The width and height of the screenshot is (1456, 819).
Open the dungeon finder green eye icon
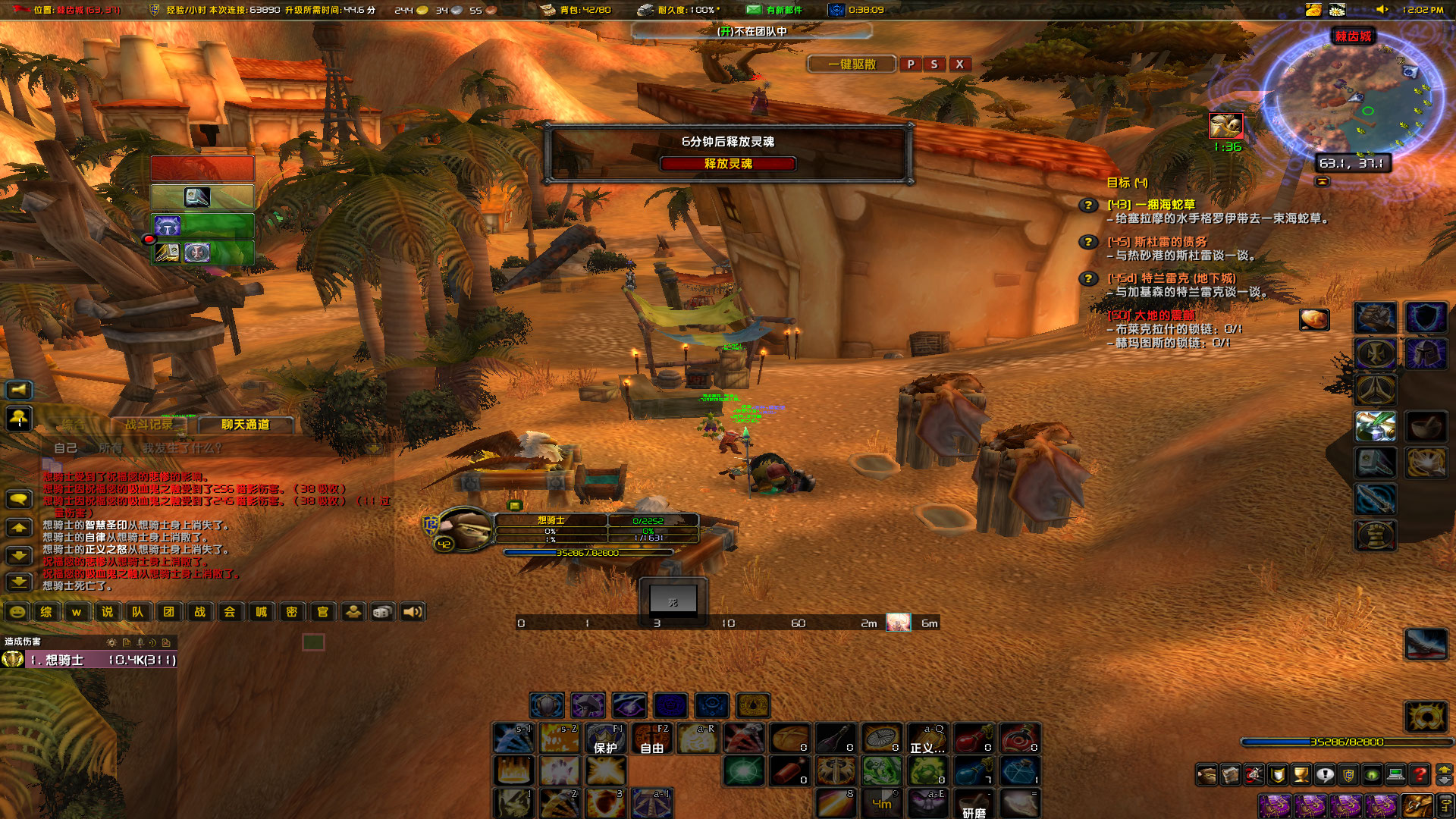(x=1370, y=774)
